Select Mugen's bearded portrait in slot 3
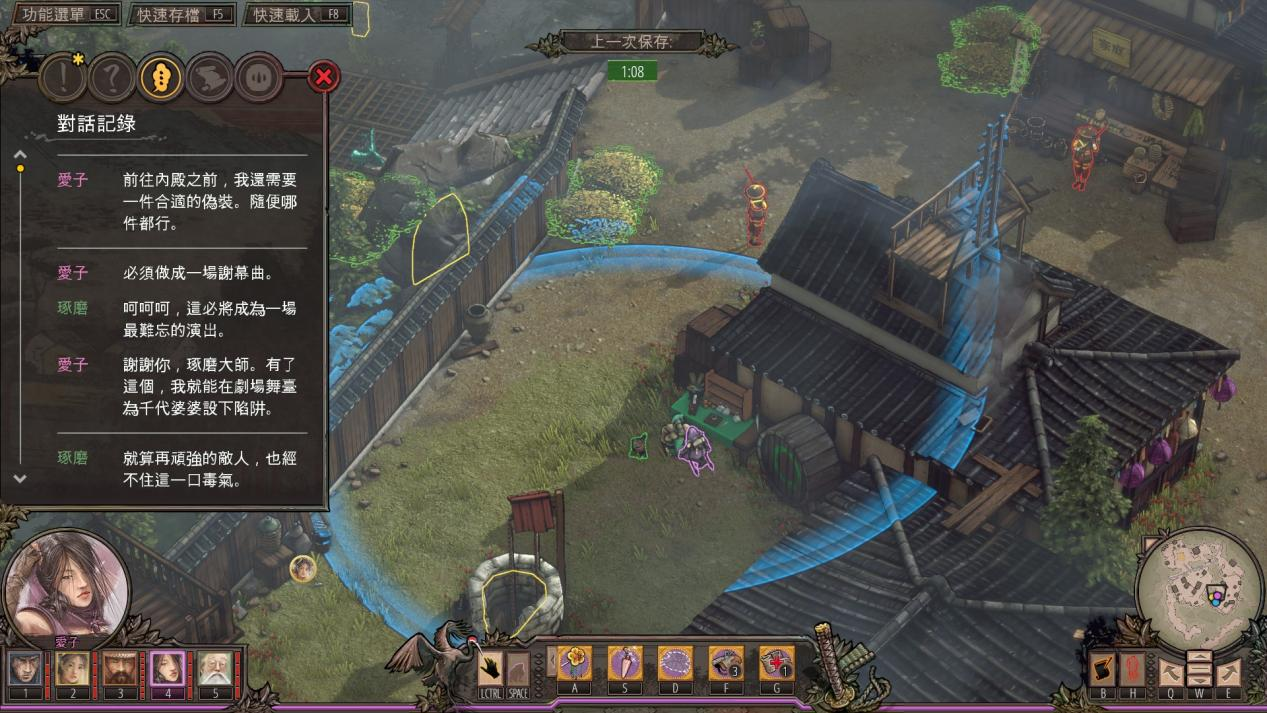The image size is (1267, 713). pos(119,669)
